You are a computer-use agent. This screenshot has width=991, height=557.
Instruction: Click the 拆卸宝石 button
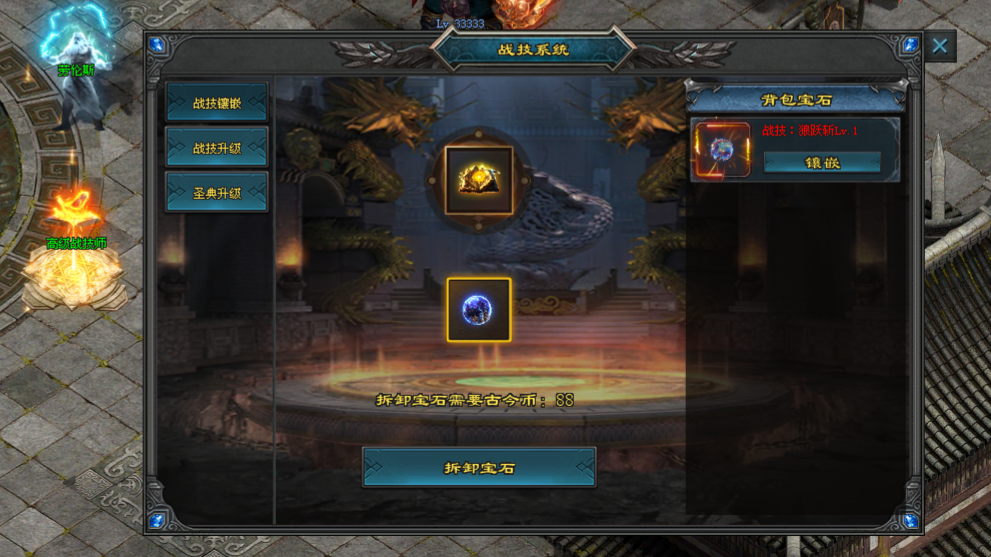[x=479, y=467]
